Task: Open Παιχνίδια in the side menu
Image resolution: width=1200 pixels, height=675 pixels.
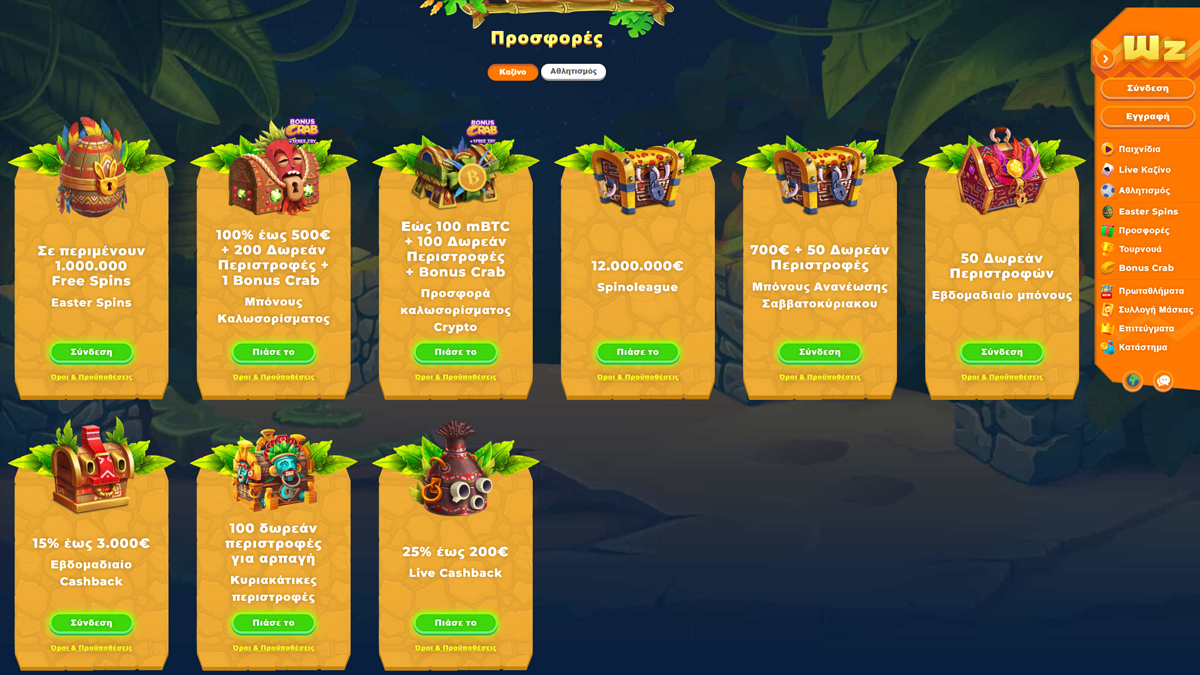Action: [x=1139, y=149]
